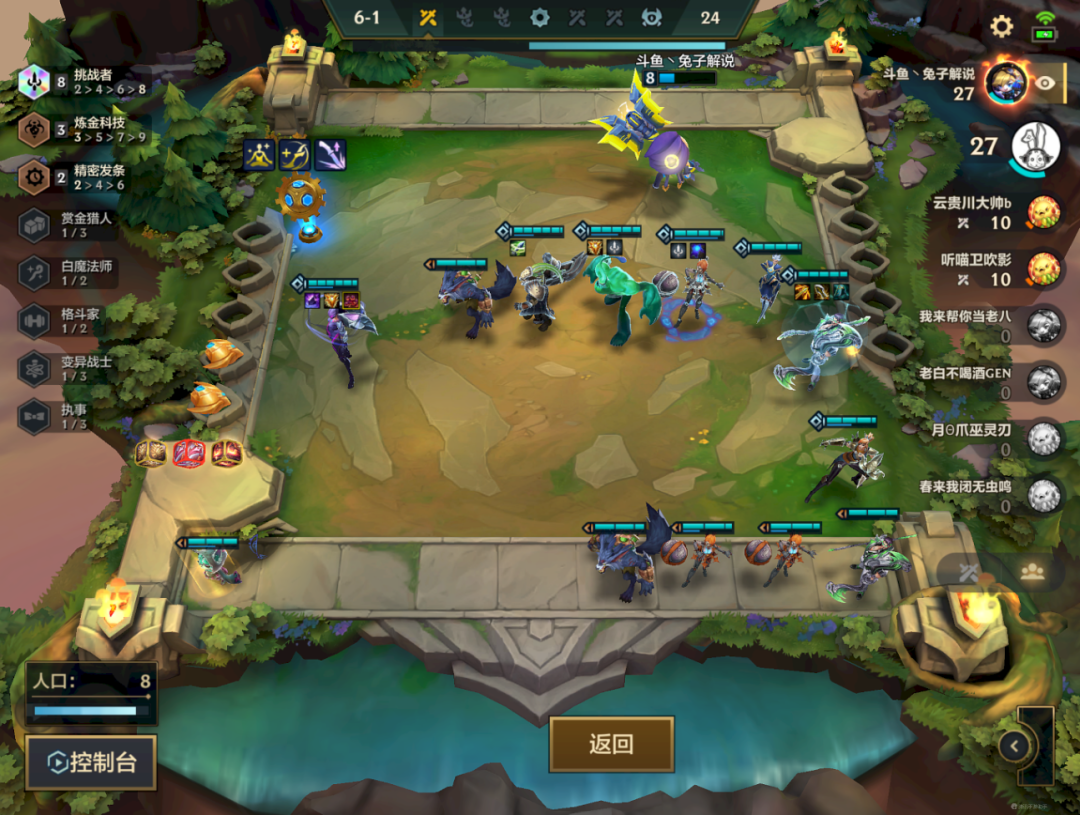The image size is (1080, 815).
Task: Show 炼金科技 trait details
Action: 85,129
